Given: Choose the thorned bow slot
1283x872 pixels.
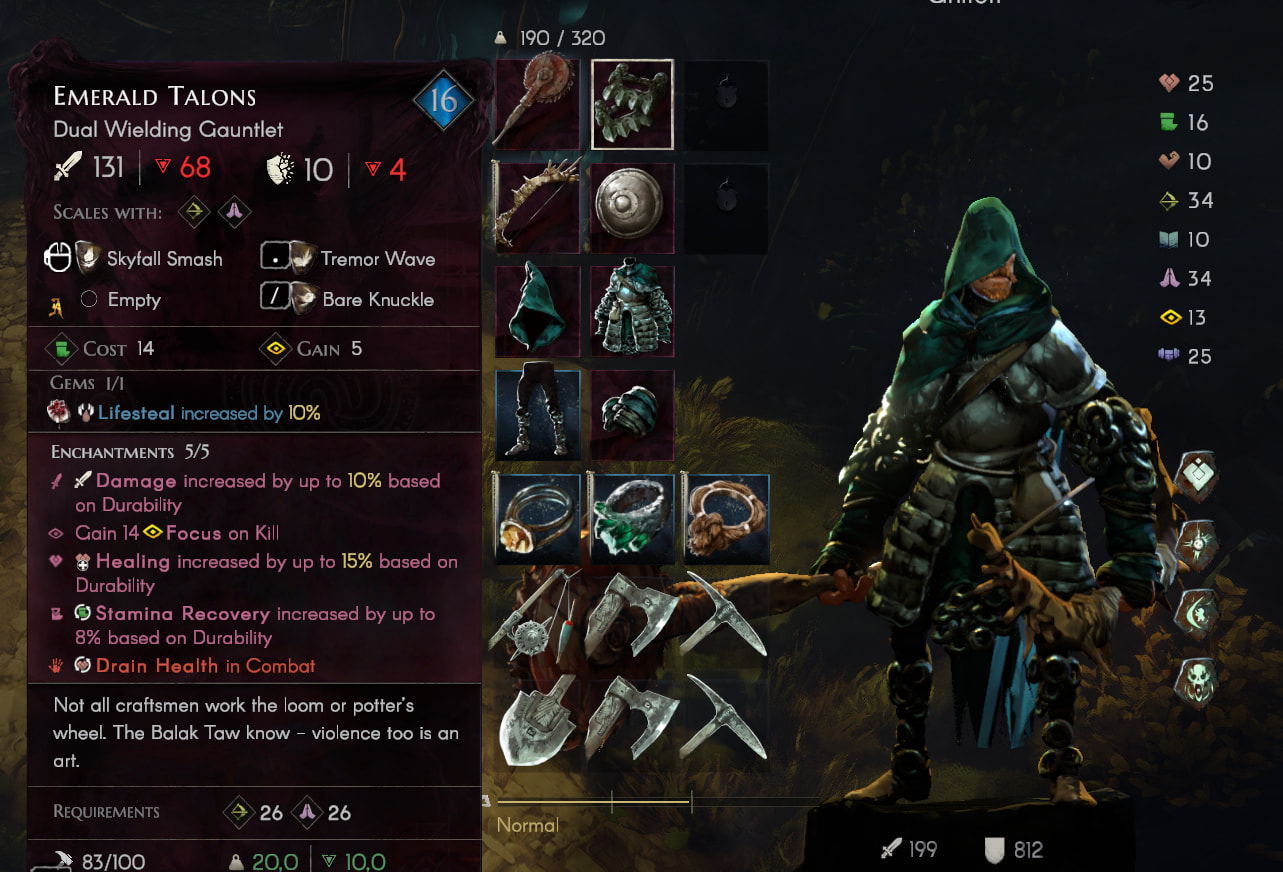Looking at the screenshot, I should coord(538,208).
